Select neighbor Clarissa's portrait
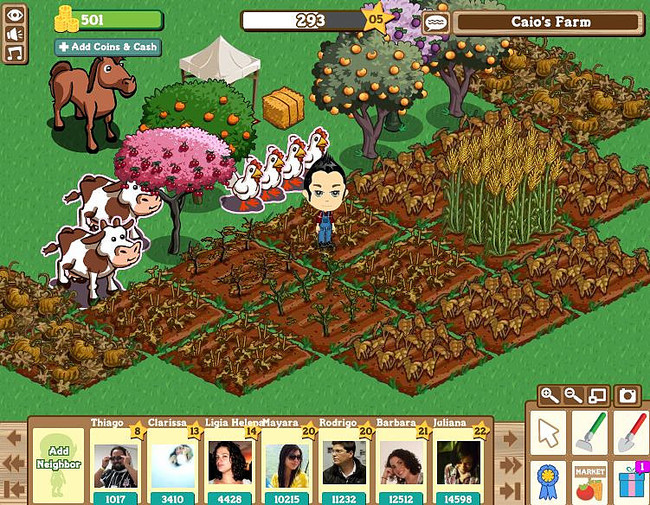This screenshot has width=650, height=505. coord(172,463)
